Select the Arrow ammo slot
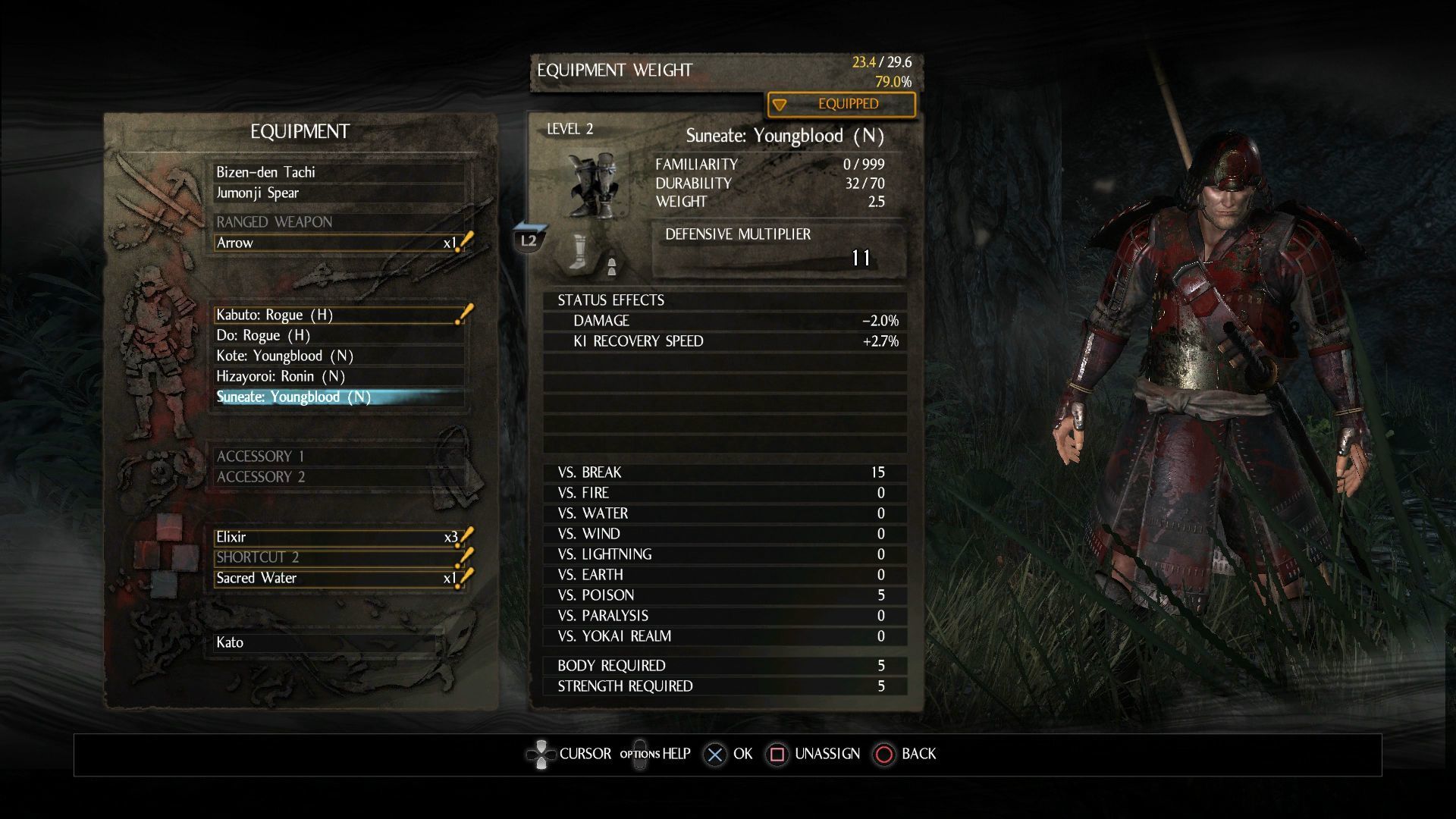This screenshot has height=819, width=1456. [x=339, y=243]
